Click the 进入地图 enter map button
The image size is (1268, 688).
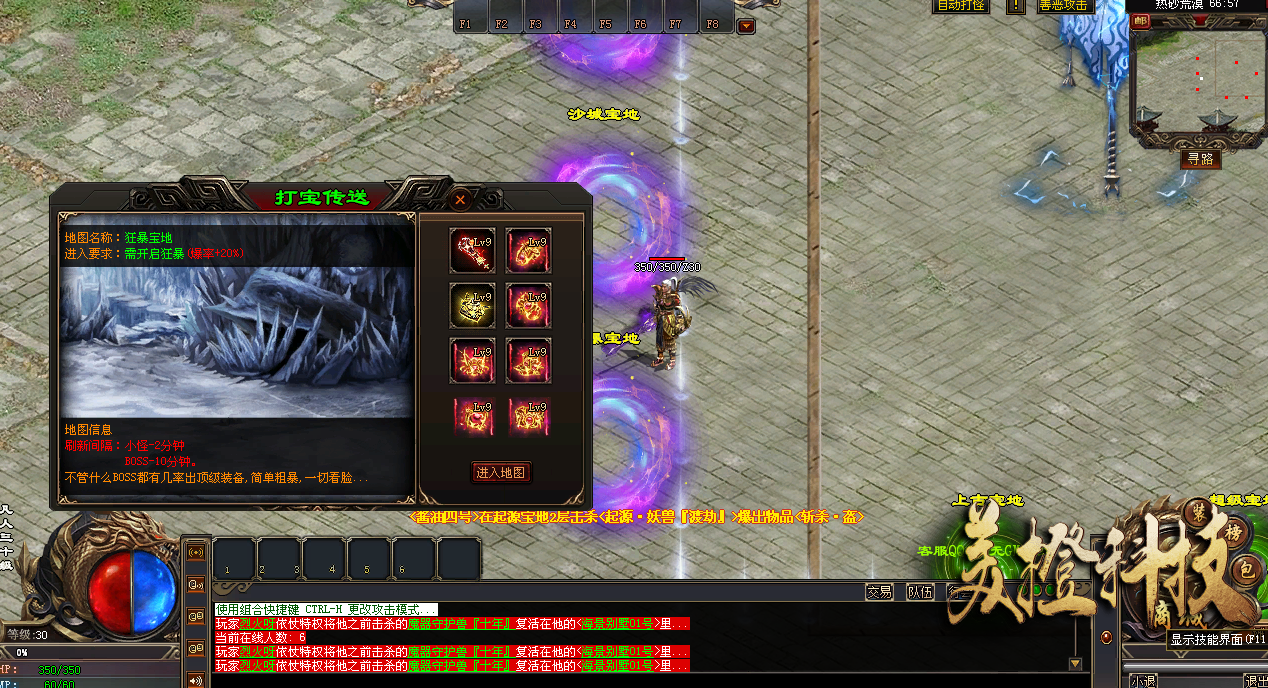[x=501, y=473]
